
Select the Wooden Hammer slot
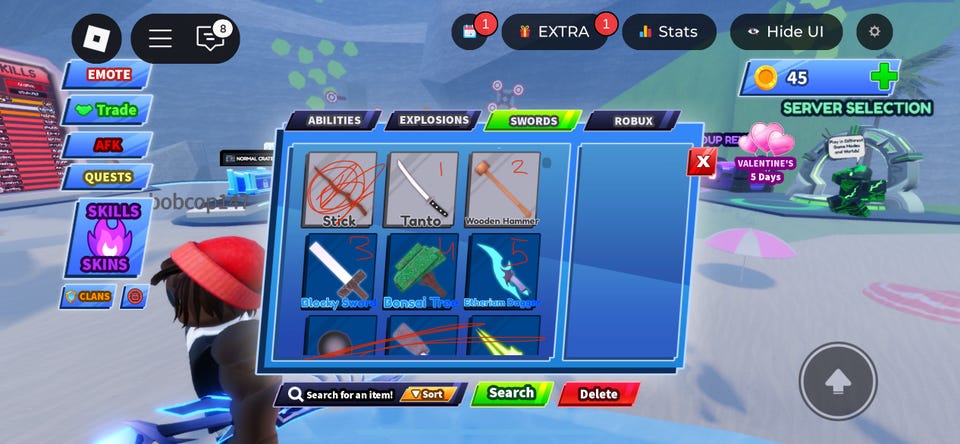point(502,189)
